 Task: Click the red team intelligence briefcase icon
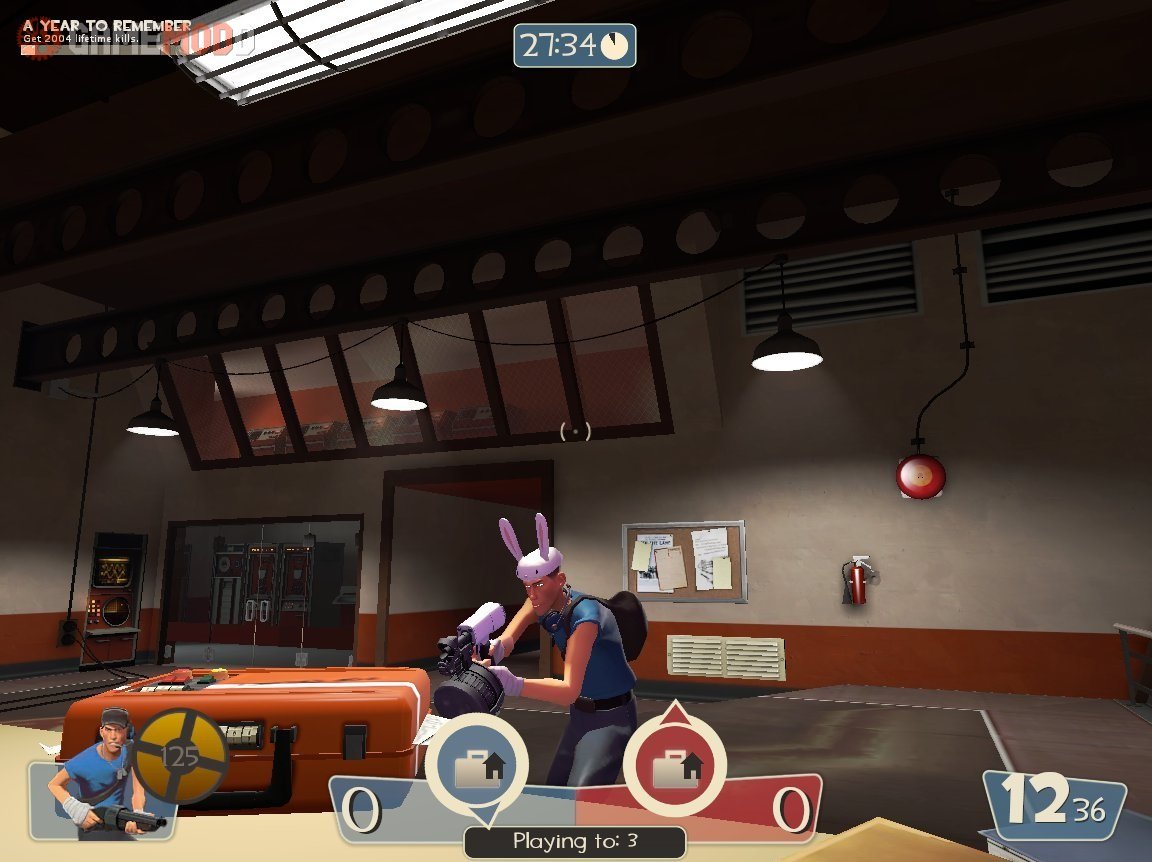point(675,767)
